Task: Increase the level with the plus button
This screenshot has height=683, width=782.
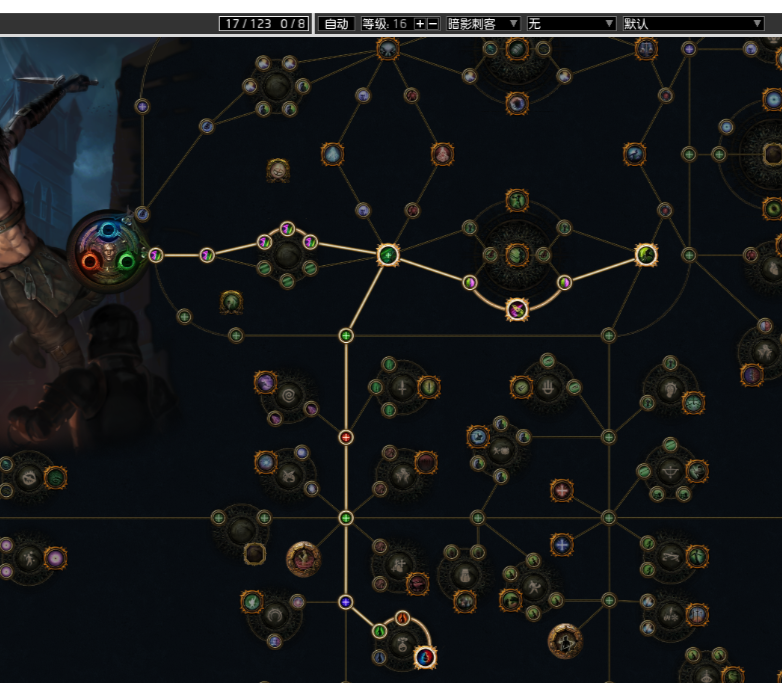Action: pyautogui.click(x=420, y=23)
